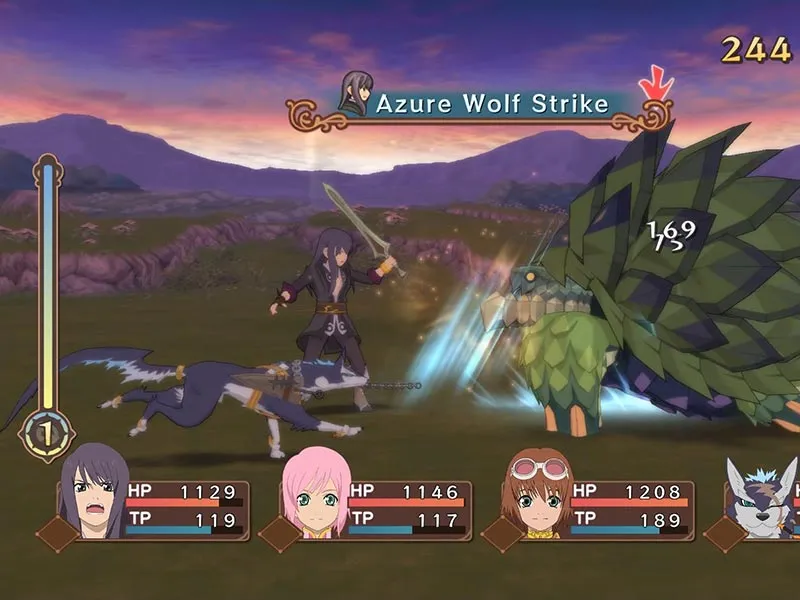The image size is (800, 600).
Task: Activate the Over Limit level 1 badge
Action: 46,435
